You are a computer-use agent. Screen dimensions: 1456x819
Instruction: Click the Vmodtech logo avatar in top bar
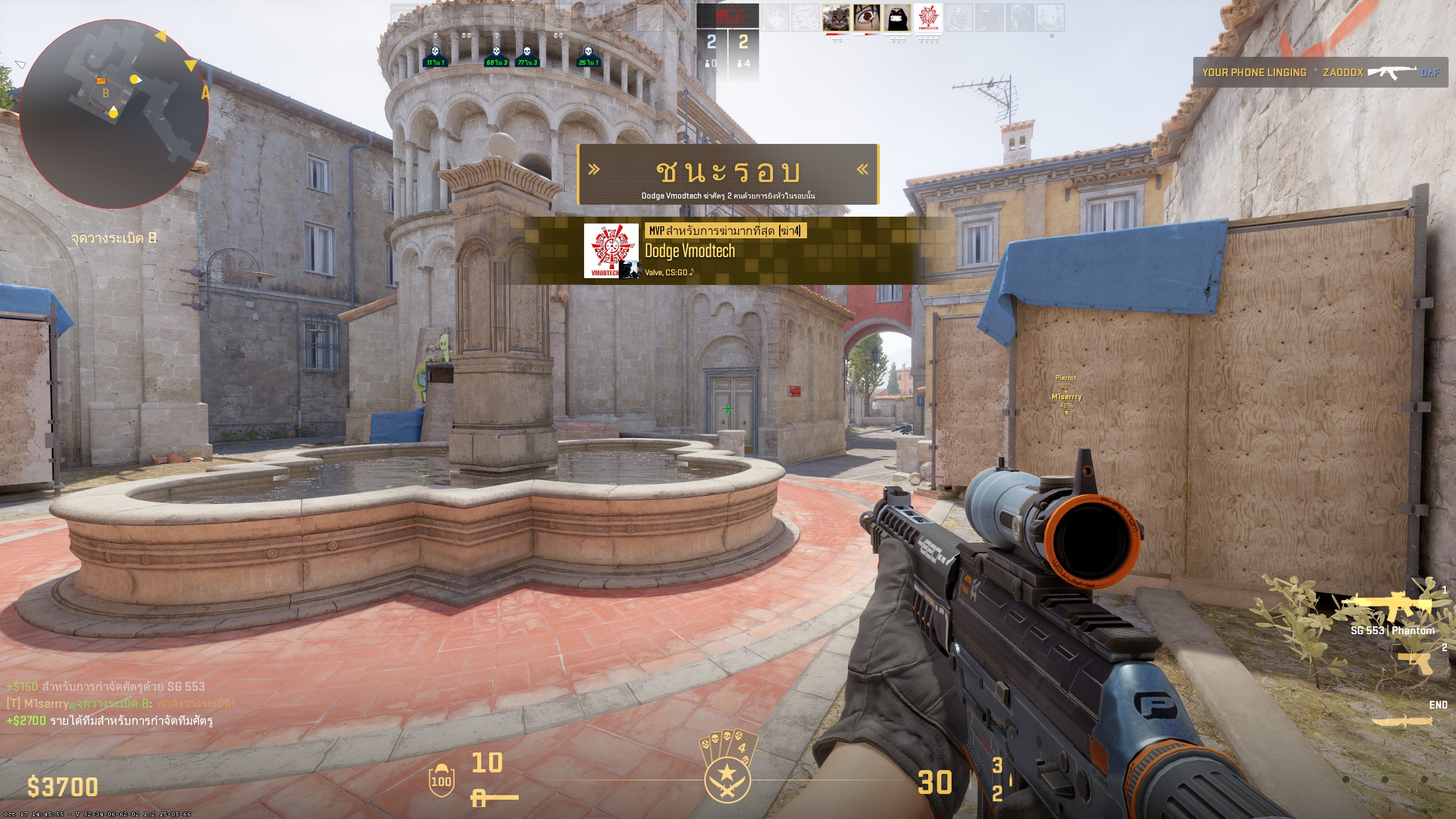[x=928, y=18]
